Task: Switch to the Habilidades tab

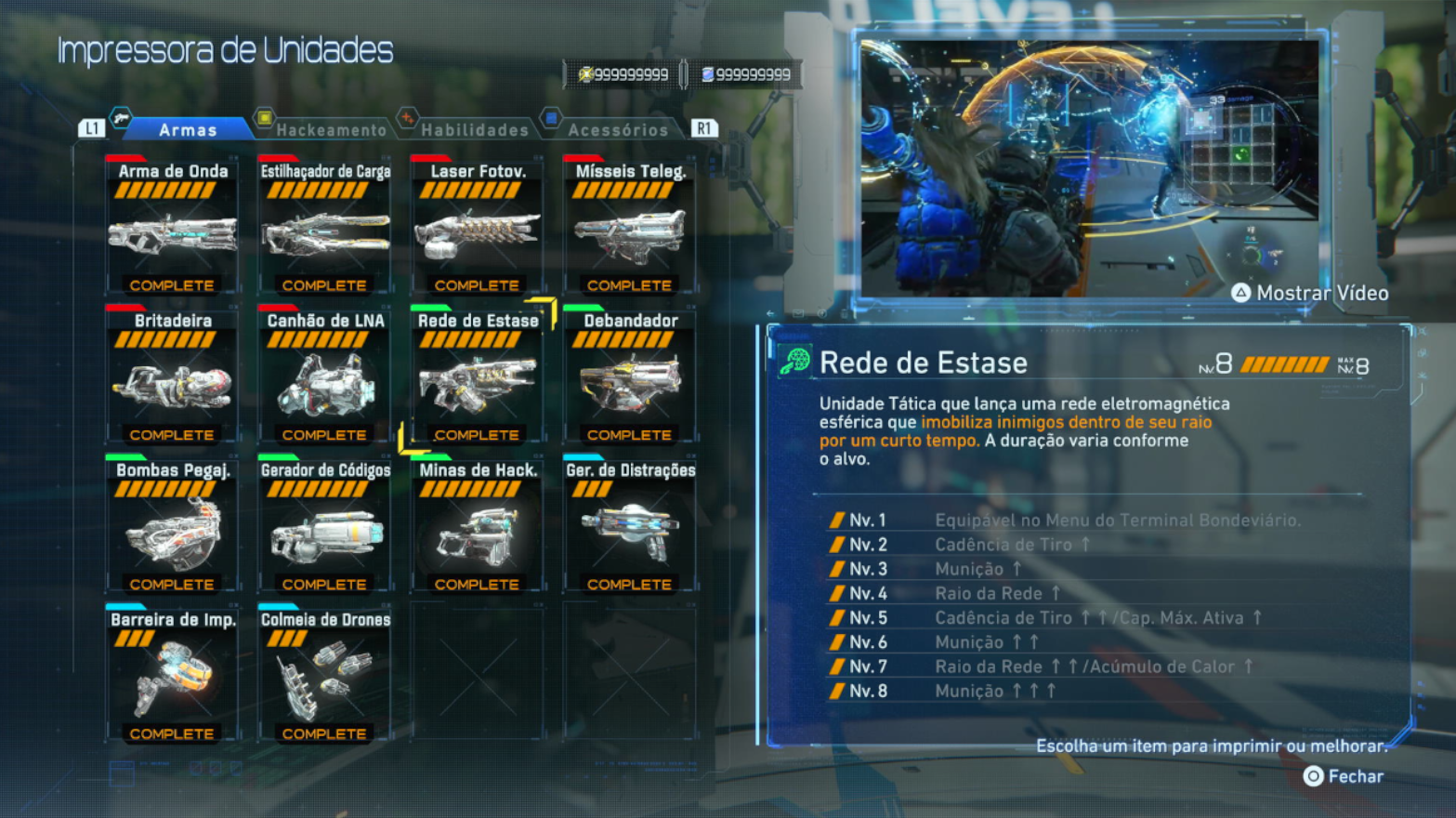Action: (x=474, y=130)
